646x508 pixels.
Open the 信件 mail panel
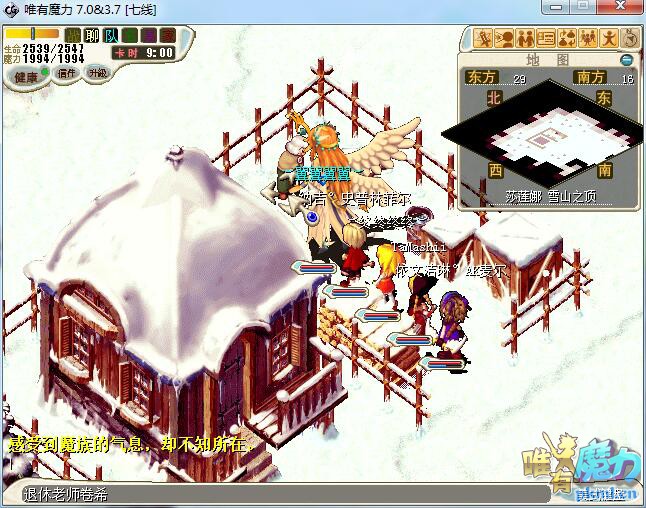(x=67, y=73)
